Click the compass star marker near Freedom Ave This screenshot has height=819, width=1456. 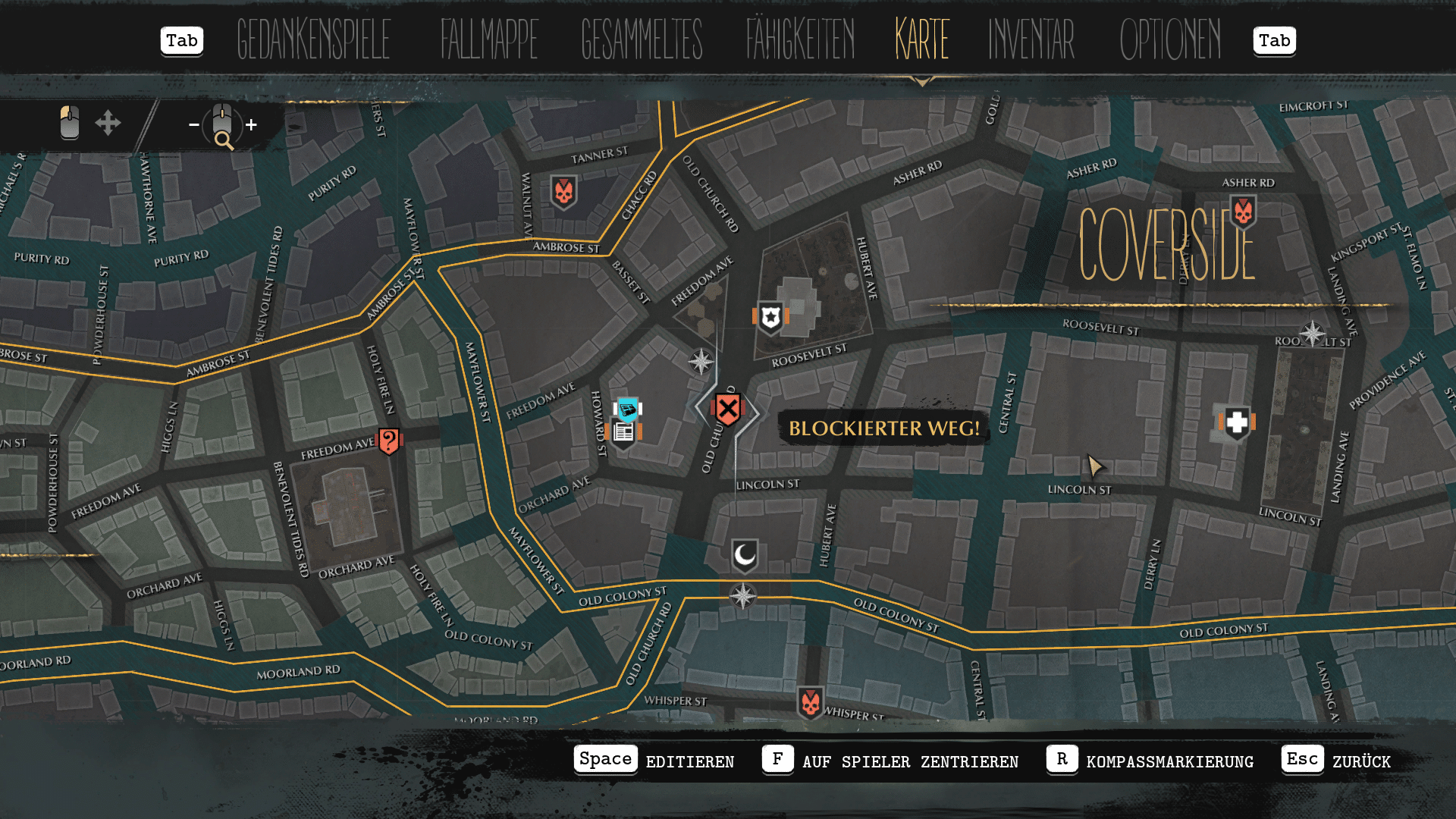point(701,362)
